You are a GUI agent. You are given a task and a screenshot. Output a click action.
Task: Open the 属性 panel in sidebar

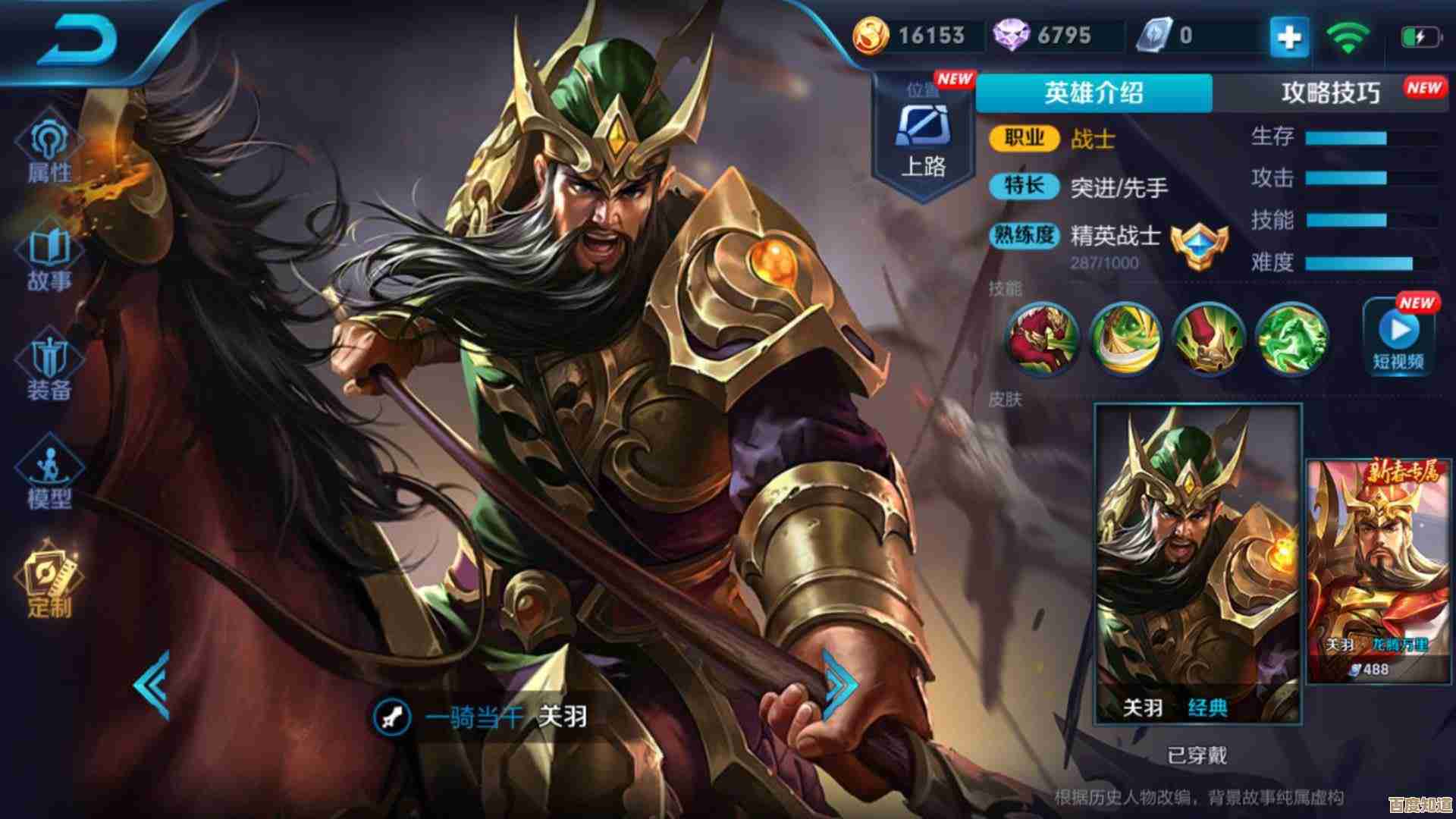tap(49, 148)
